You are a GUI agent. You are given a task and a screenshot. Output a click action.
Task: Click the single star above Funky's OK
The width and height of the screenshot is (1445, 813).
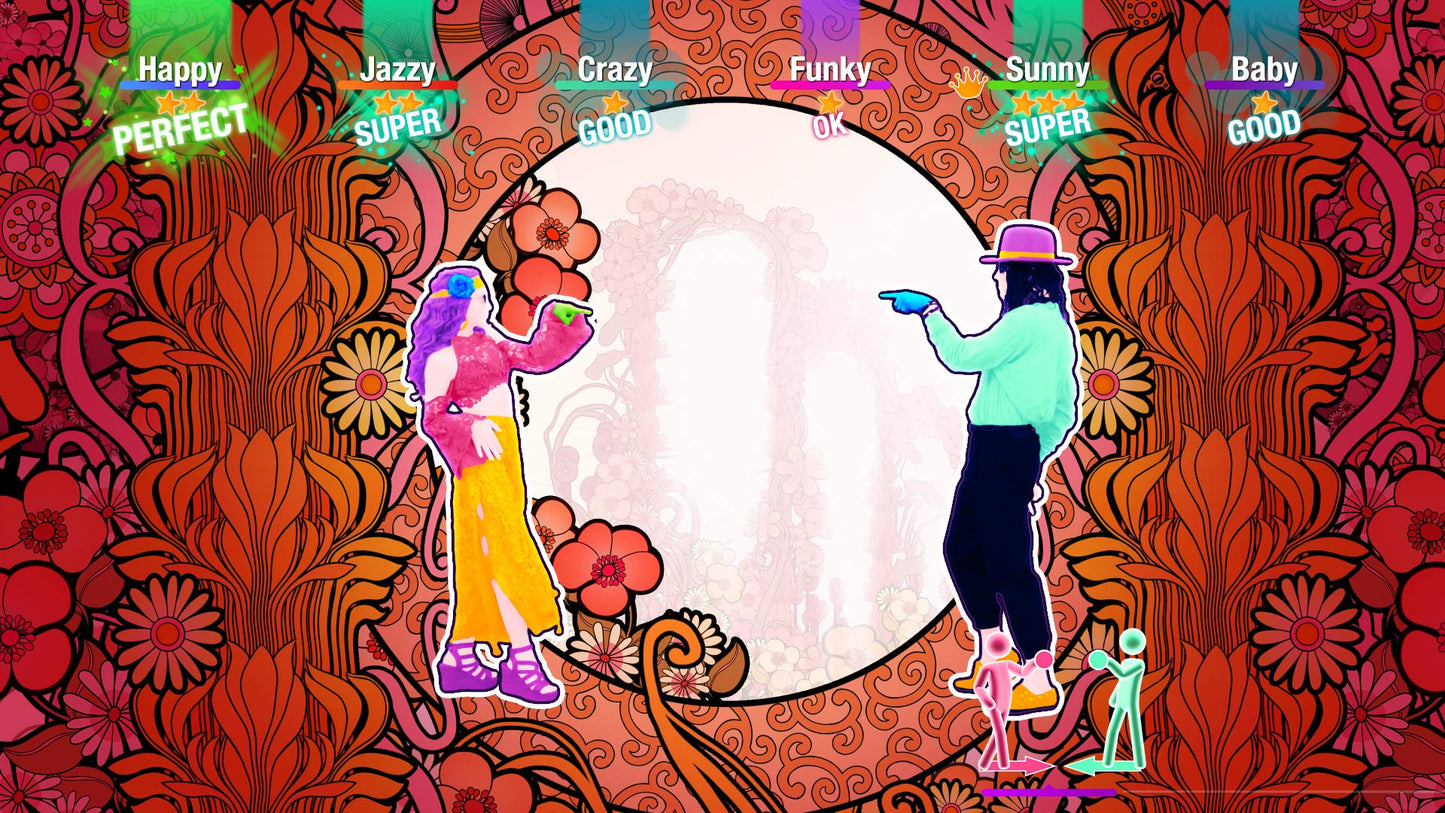(x=832, y=103)
